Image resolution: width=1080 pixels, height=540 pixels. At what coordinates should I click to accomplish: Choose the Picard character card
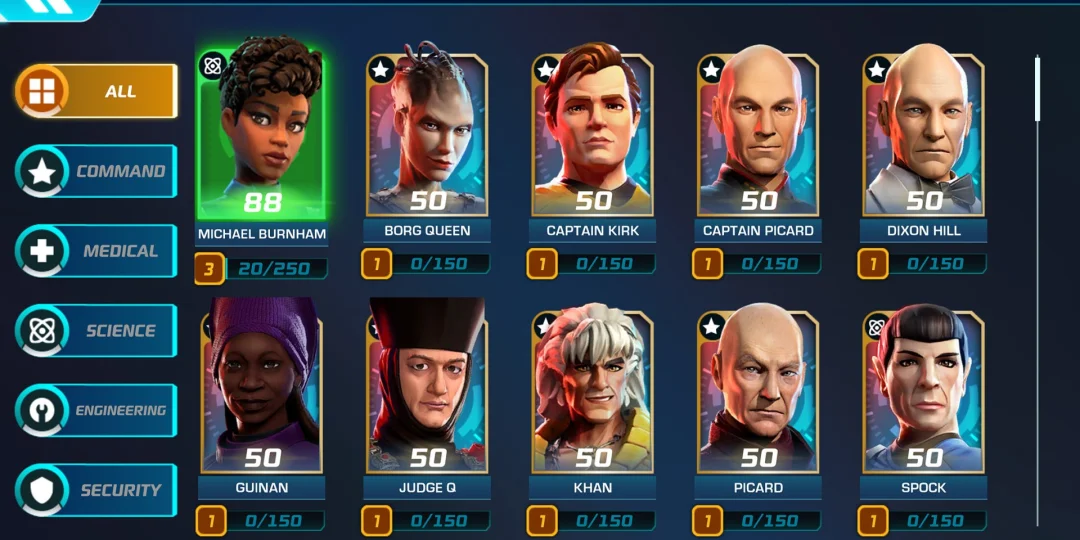[758, 390]
